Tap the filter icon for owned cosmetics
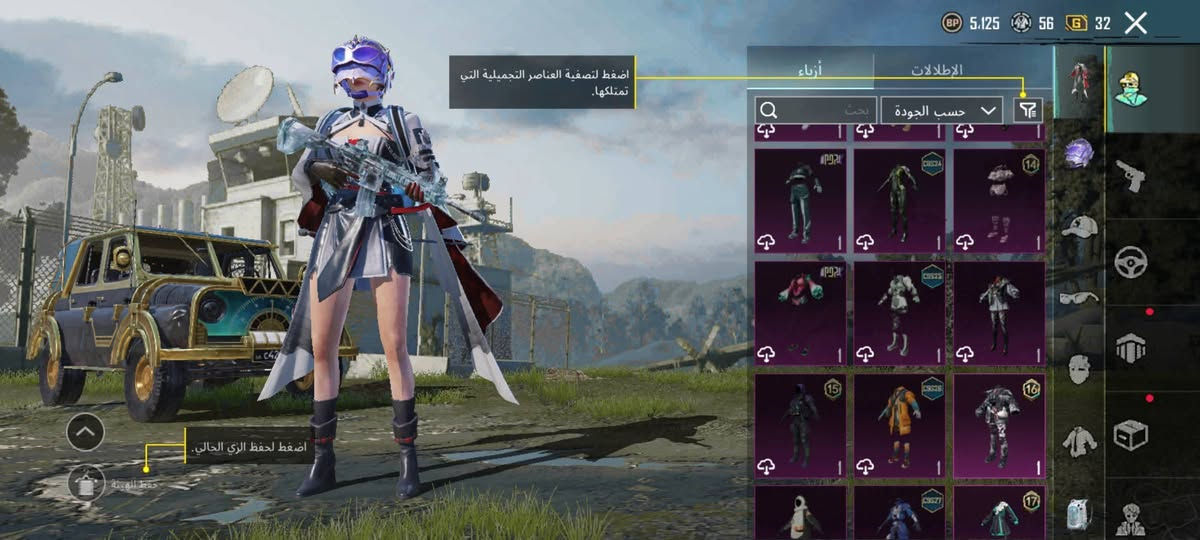1200x540 pixels. (x=1027, y=110)
